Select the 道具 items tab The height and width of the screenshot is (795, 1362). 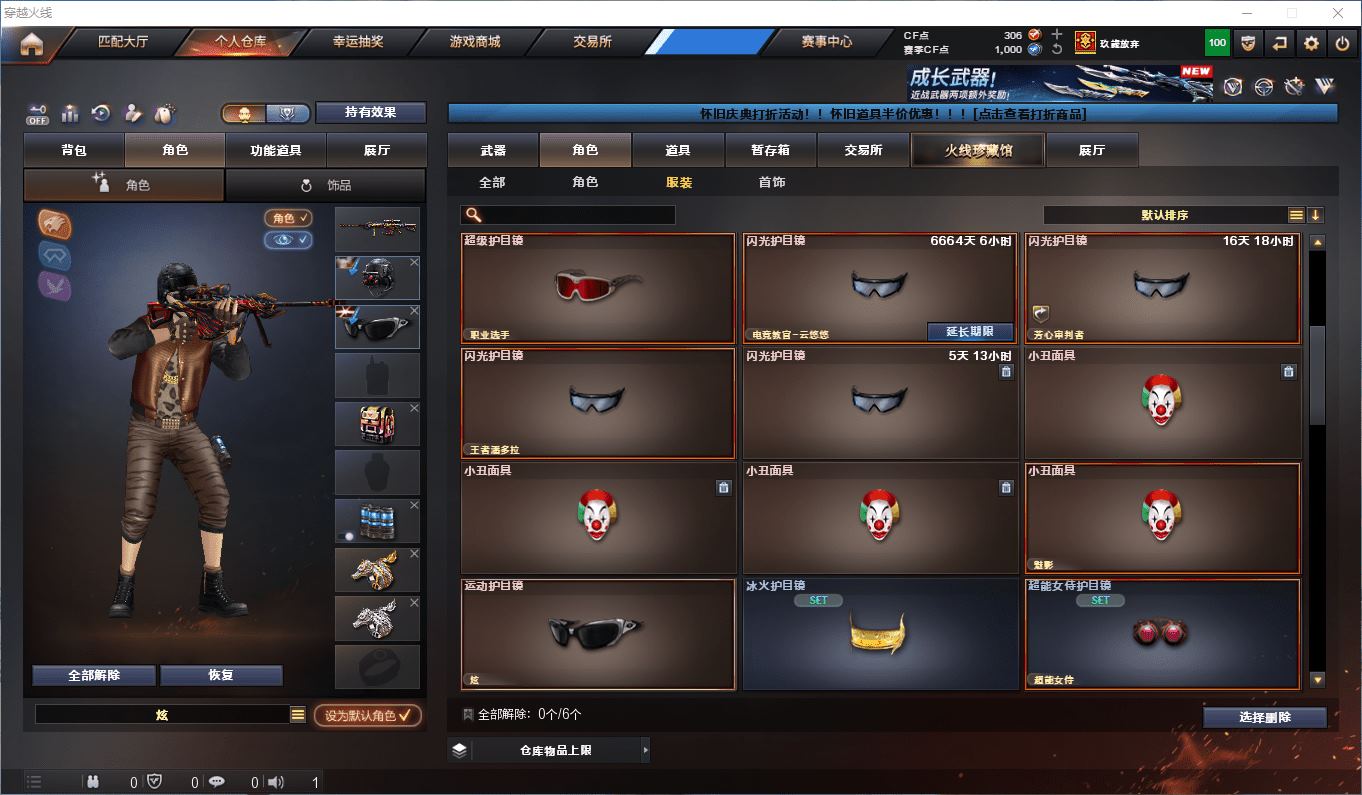point(678,150)
